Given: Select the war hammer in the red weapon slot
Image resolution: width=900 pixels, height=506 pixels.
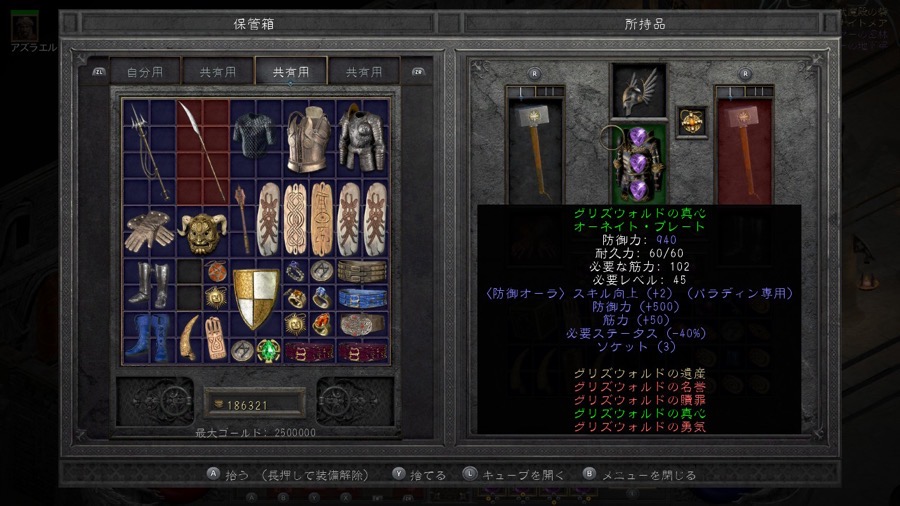Looking at the screenshot, I should point(743,145).
